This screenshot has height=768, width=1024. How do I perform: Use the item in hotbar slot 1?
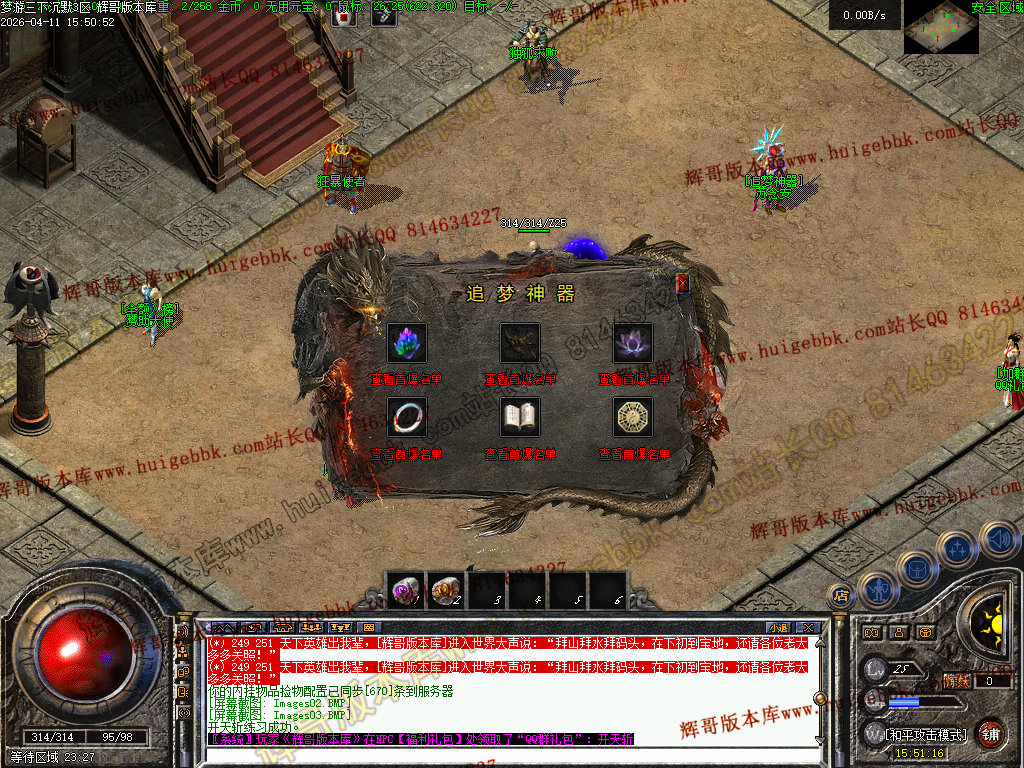405,591
